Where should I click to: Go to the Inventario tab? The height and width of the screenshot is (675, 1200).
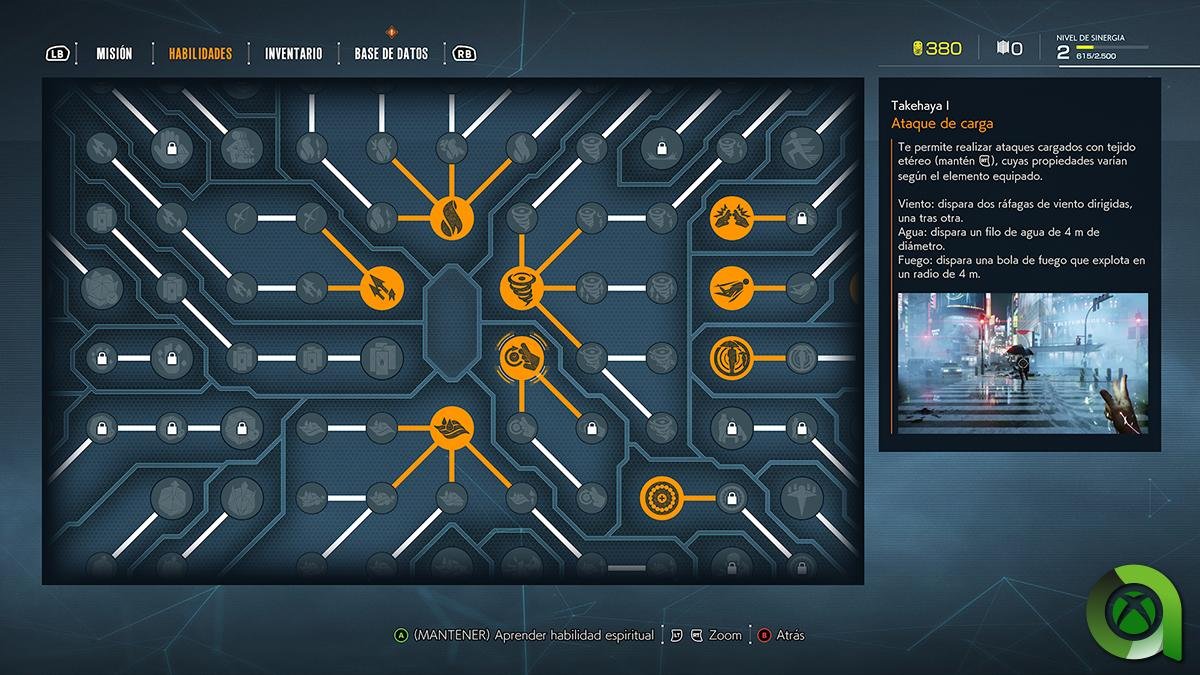pos(293,54)
